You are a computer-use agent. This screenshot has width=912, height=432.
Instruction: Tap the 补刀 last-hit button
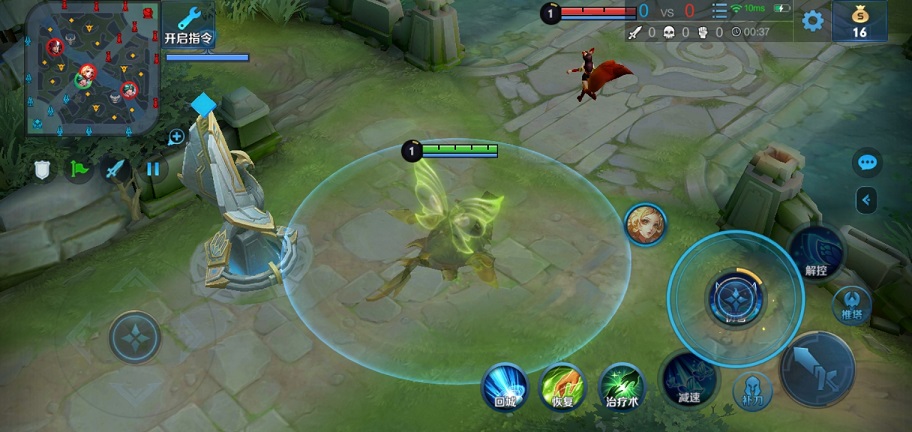[752, 392]
